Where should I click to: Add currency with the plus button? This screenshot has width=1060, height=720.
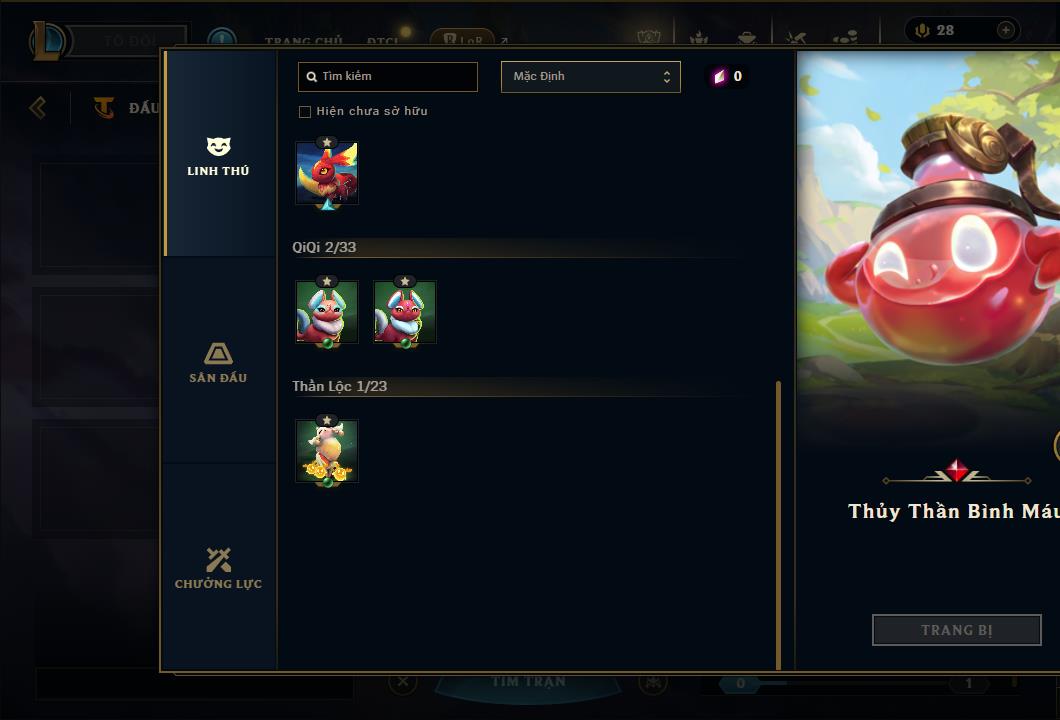click(x=1005, y=30)
